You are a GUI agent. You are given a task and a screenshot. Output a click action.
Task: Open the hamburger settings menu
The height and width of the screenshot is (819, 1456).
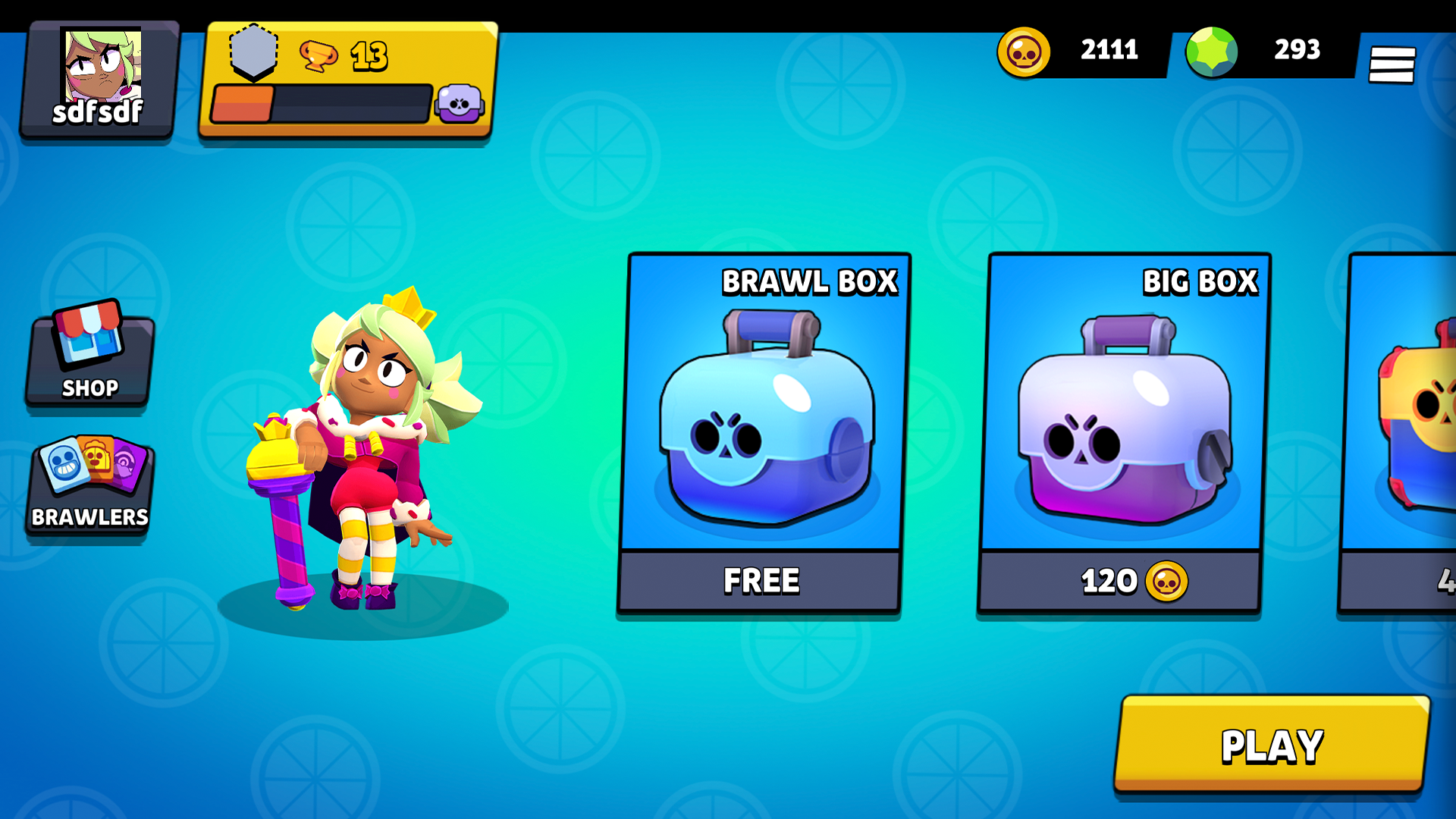click(x=1393, y=64)
